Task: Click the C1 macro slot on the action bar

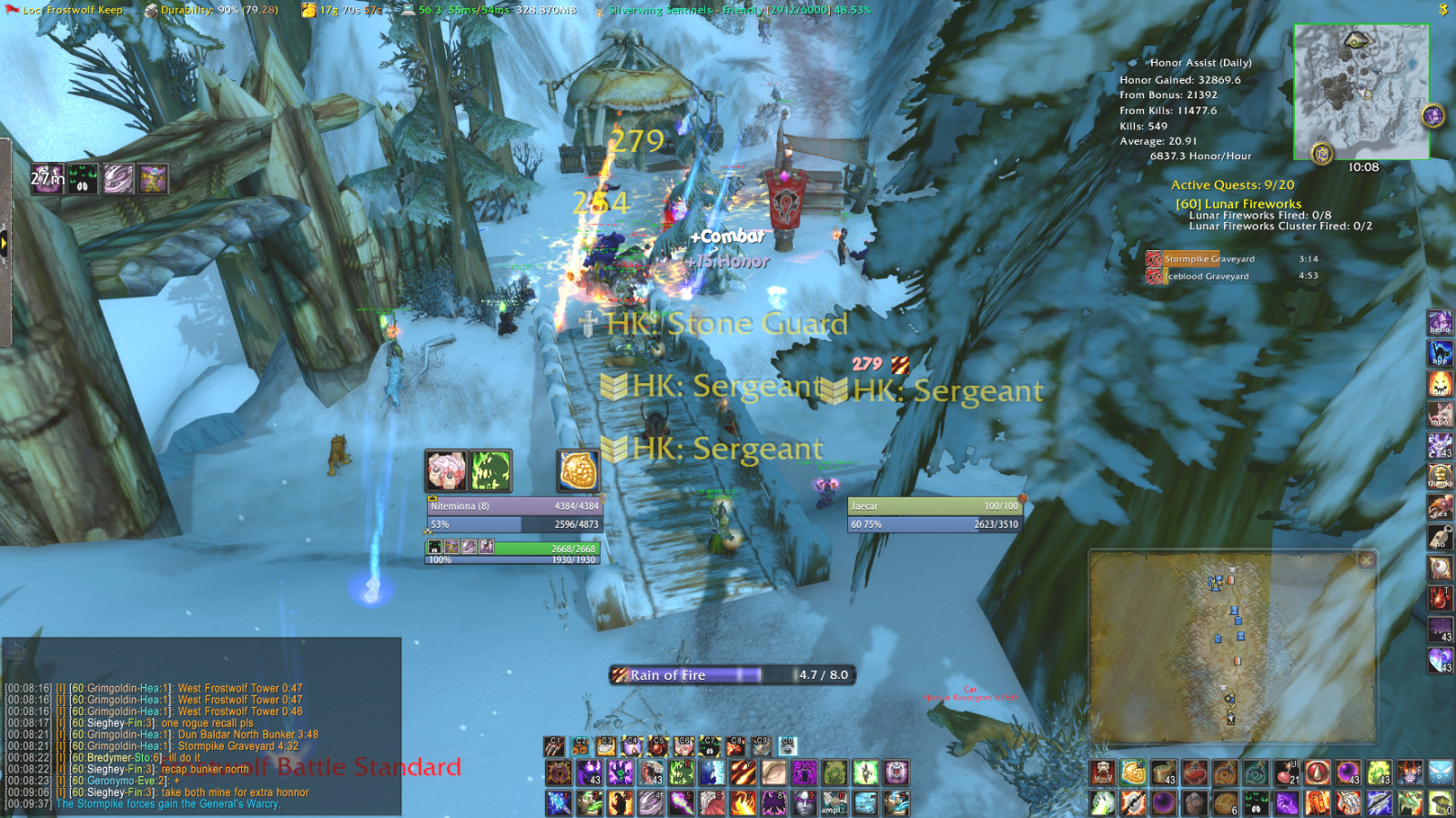Action: [555, 744]
